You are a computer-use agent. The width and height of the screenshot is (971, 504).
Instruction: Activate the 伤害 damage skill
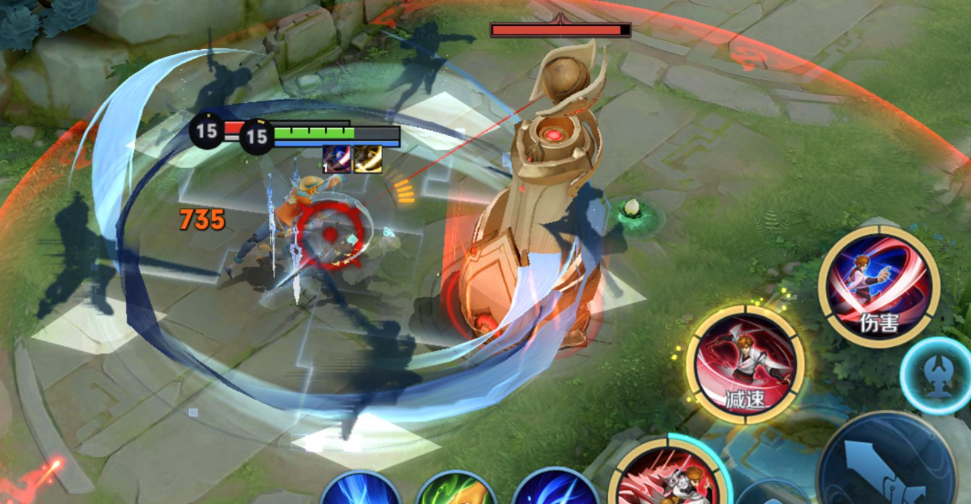click(879, 285)
